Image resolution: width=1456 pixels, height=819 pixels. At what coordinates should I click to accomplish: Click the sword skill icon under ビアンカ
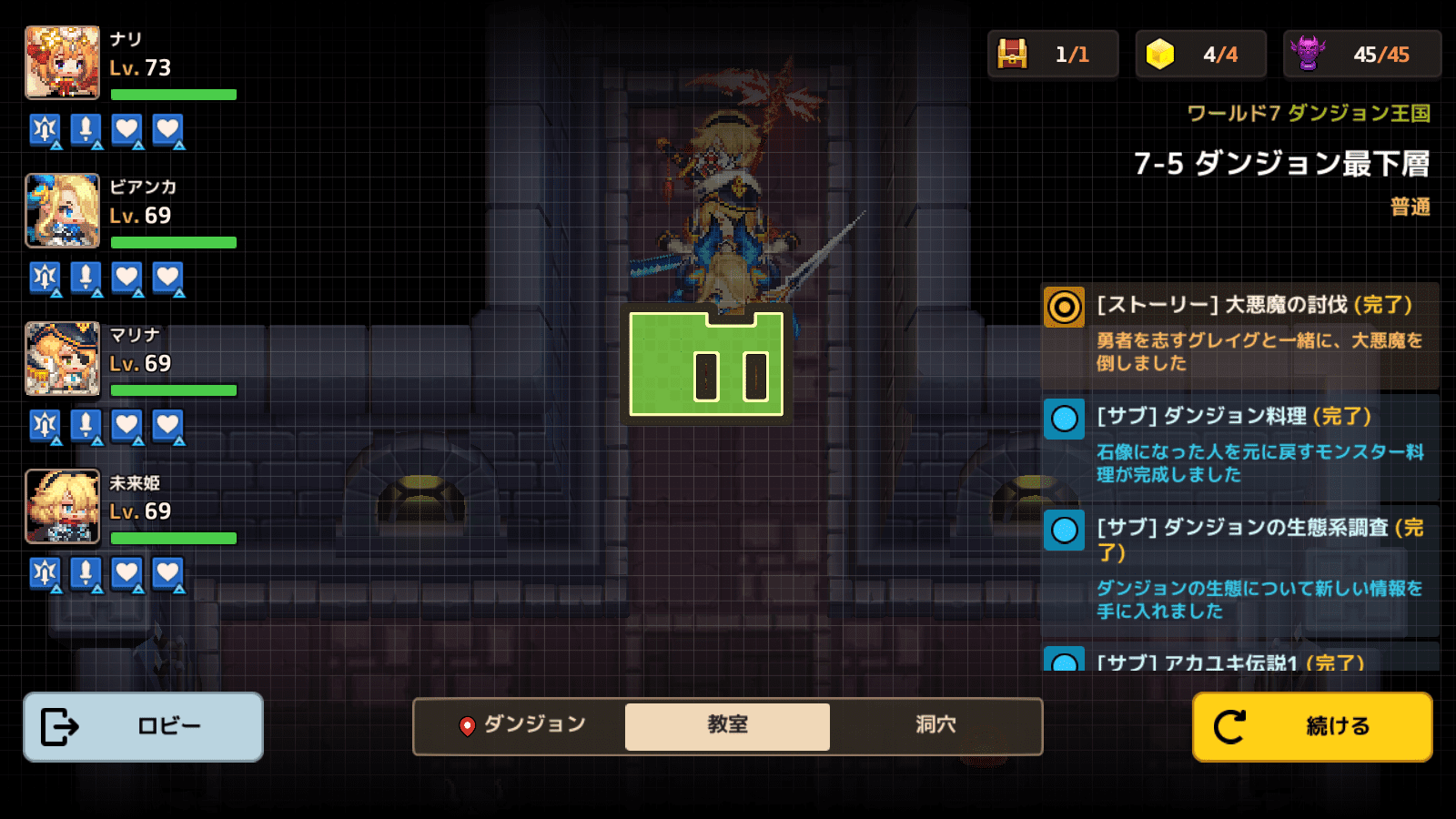click(x=86, y=278)
